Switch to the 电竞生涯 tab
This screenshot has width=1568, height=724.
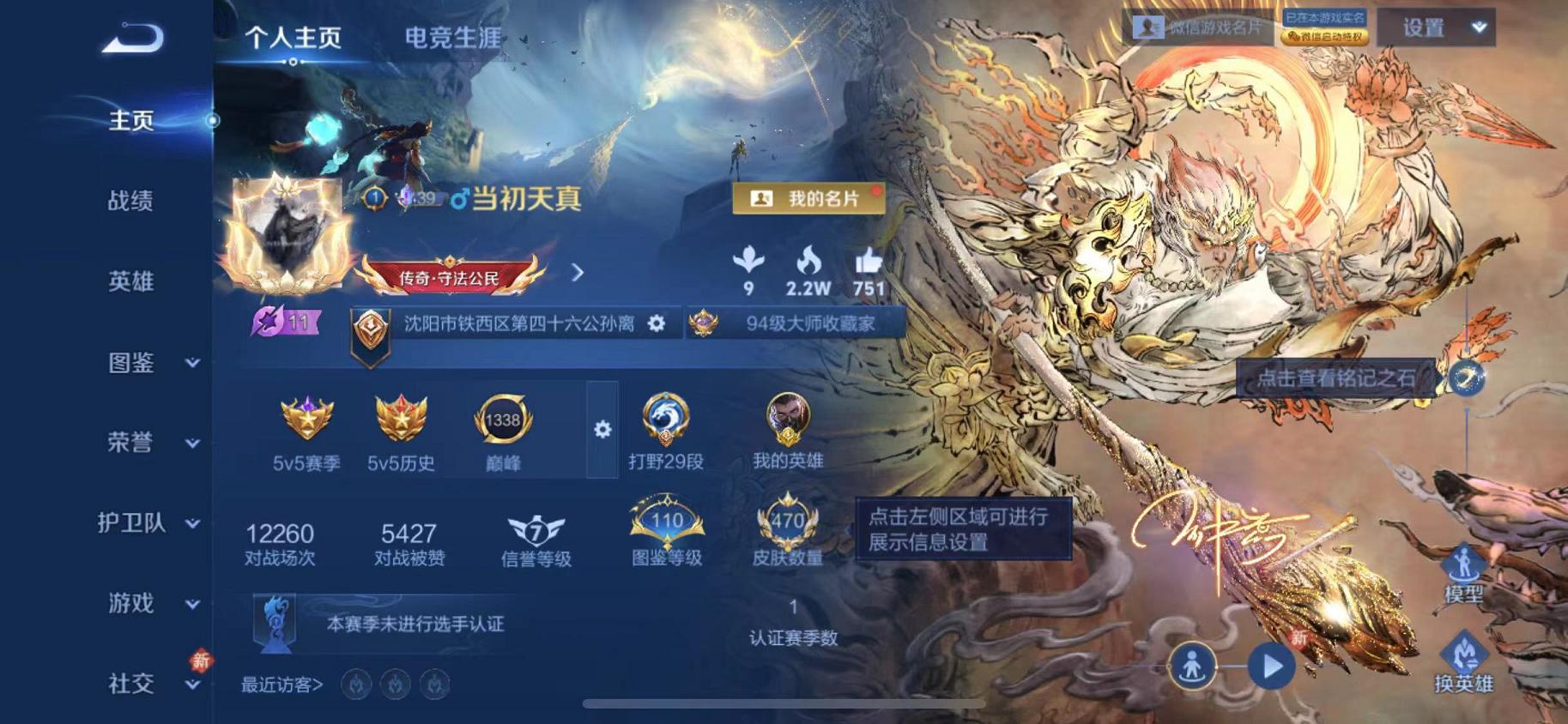(452, 36)
